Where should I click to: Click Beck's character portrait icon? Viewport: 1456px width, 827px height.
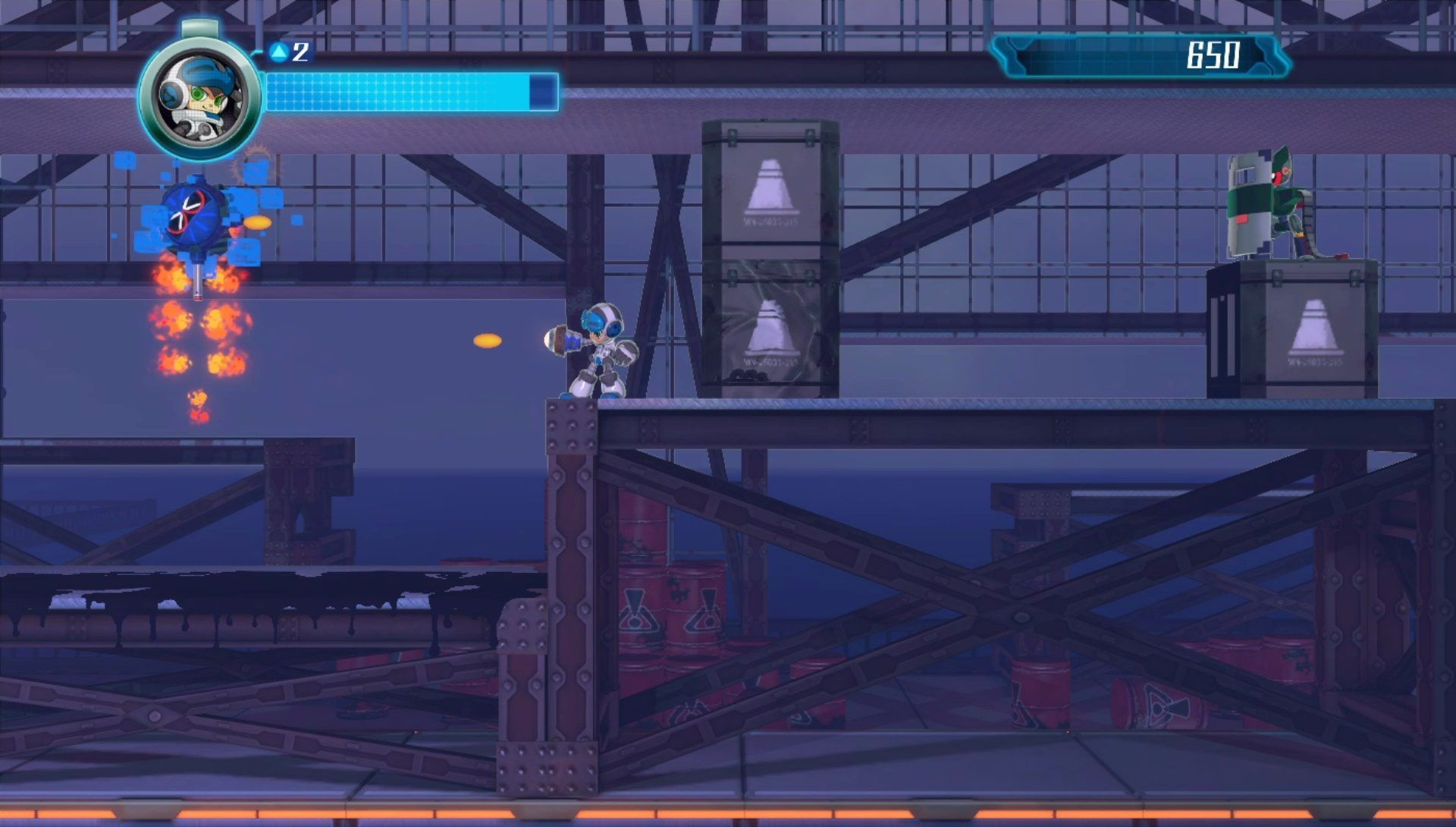pos(199,98)
